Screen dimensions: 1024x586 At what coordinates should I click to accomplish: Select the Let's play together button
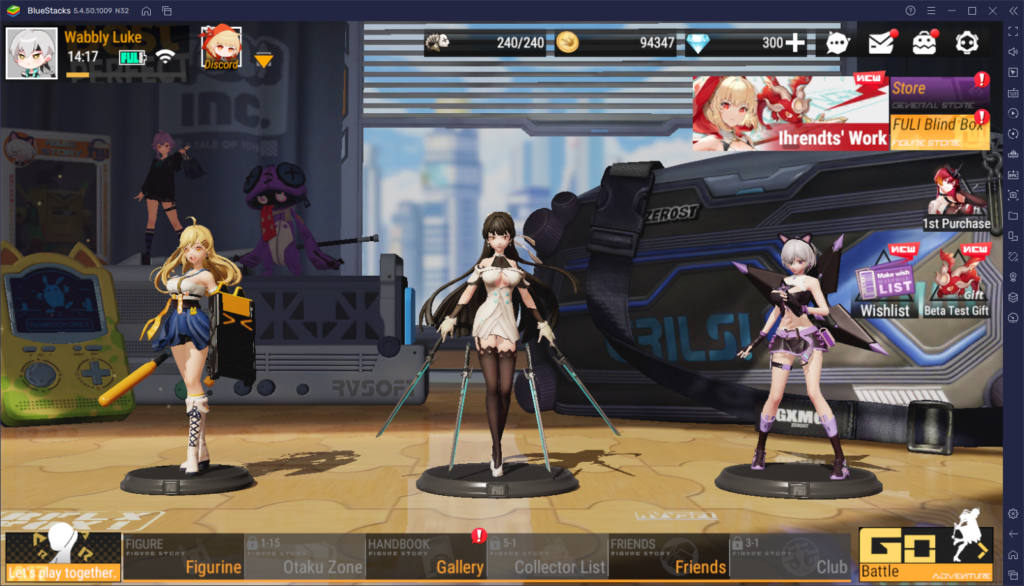click(x=62, y=557)
